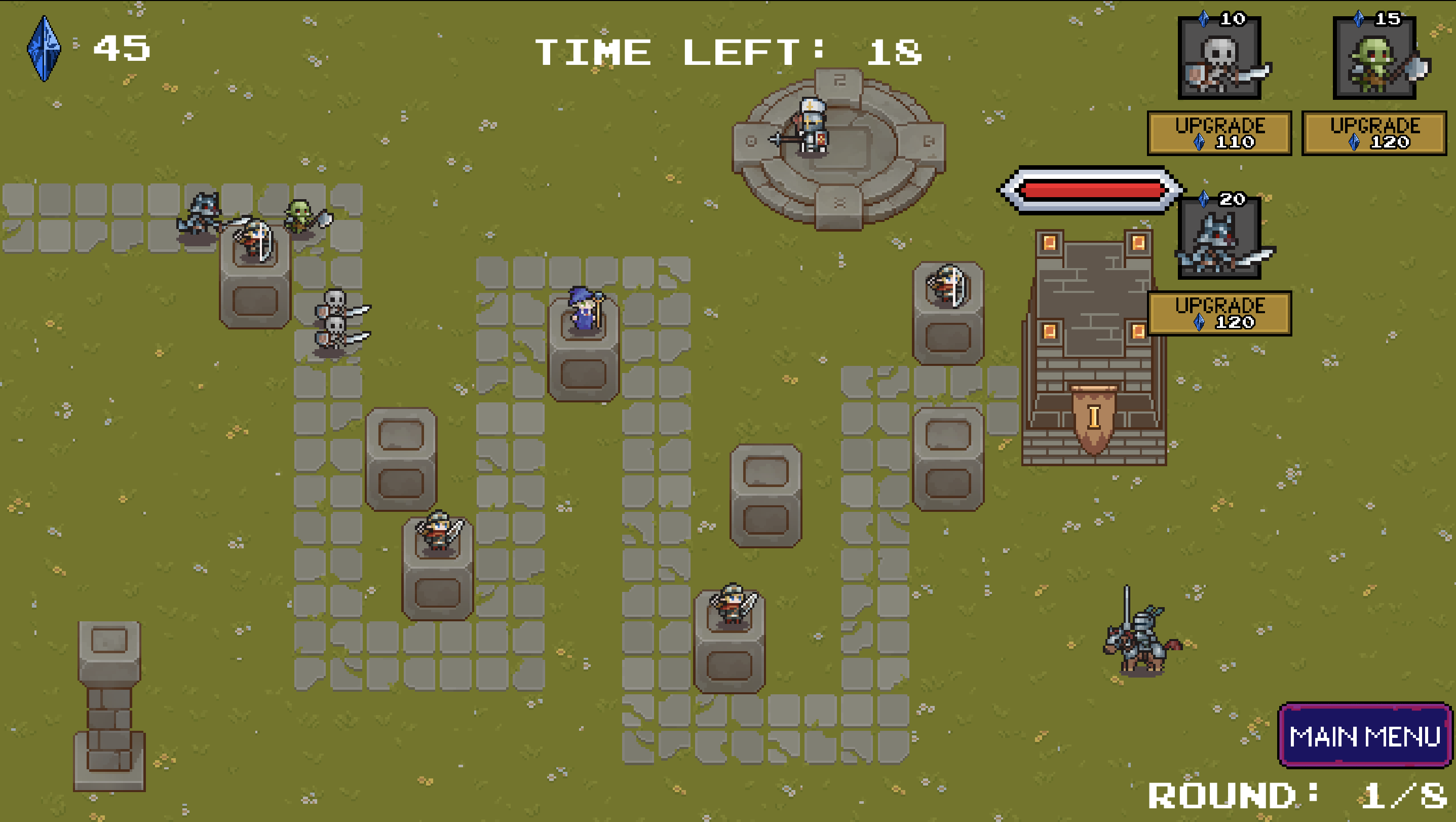Viewport: 1456px width, 822px height.
Task: Upgrade the werewolf for 120 gems
Action: (1220, 314)
